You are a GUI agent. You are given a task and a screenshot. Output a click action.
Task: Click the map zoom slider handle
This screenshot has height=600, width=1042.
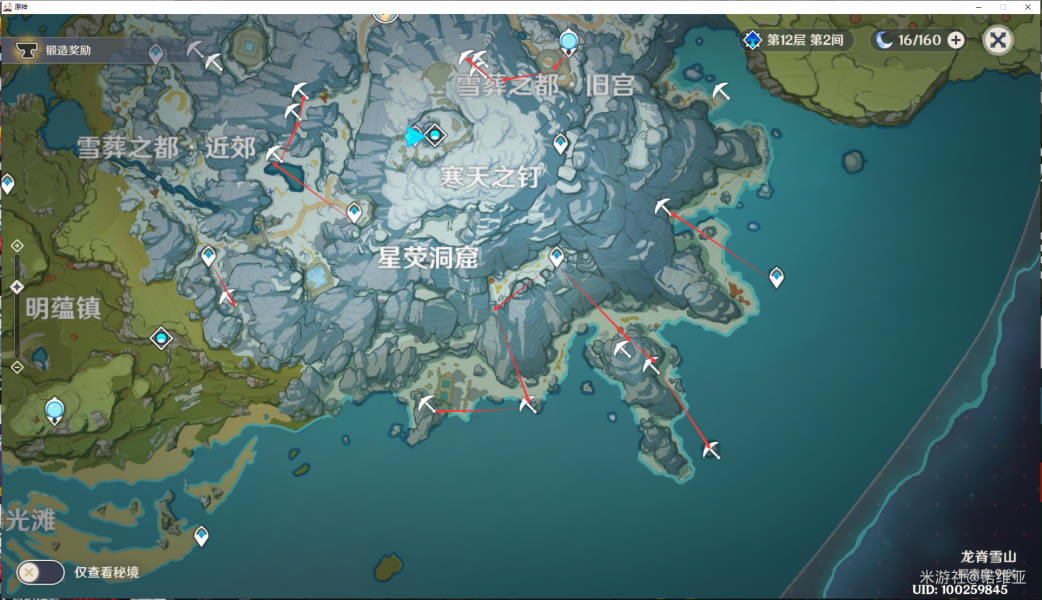[17, 287]
